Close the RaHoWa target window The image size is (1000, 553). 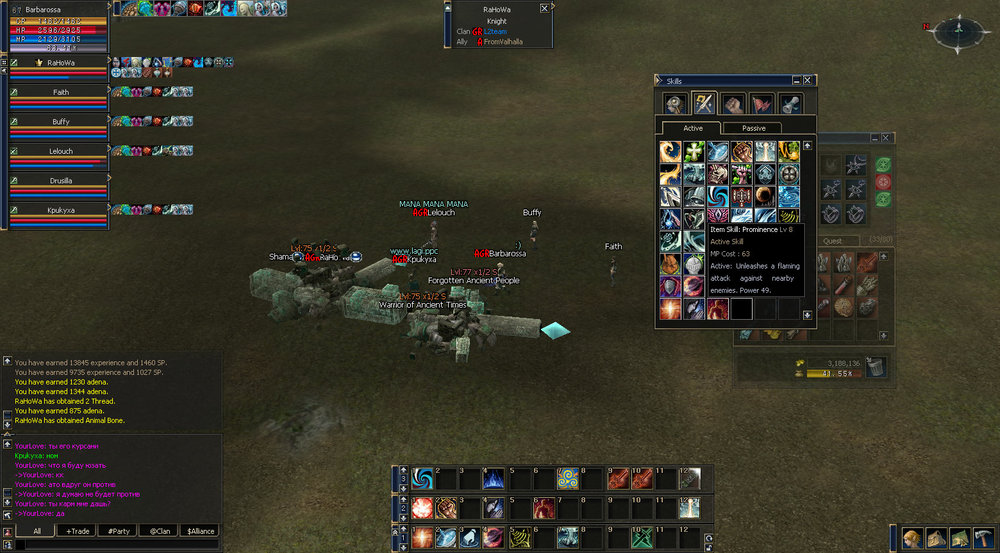(x=544, y=8)
